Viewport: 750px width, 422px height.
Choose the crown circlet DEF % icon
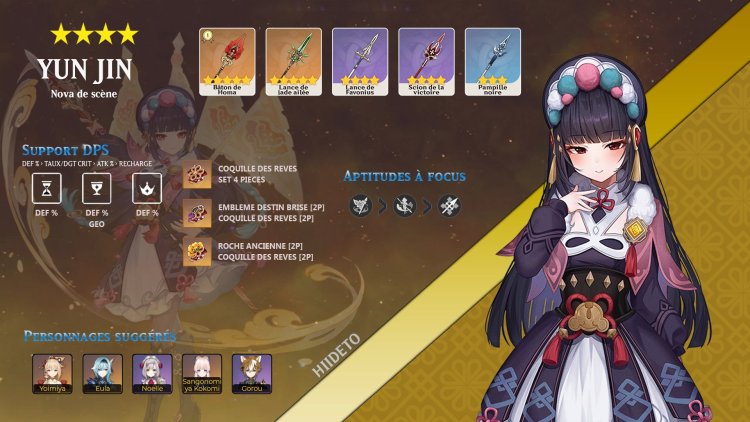click(x=147, y=188)
